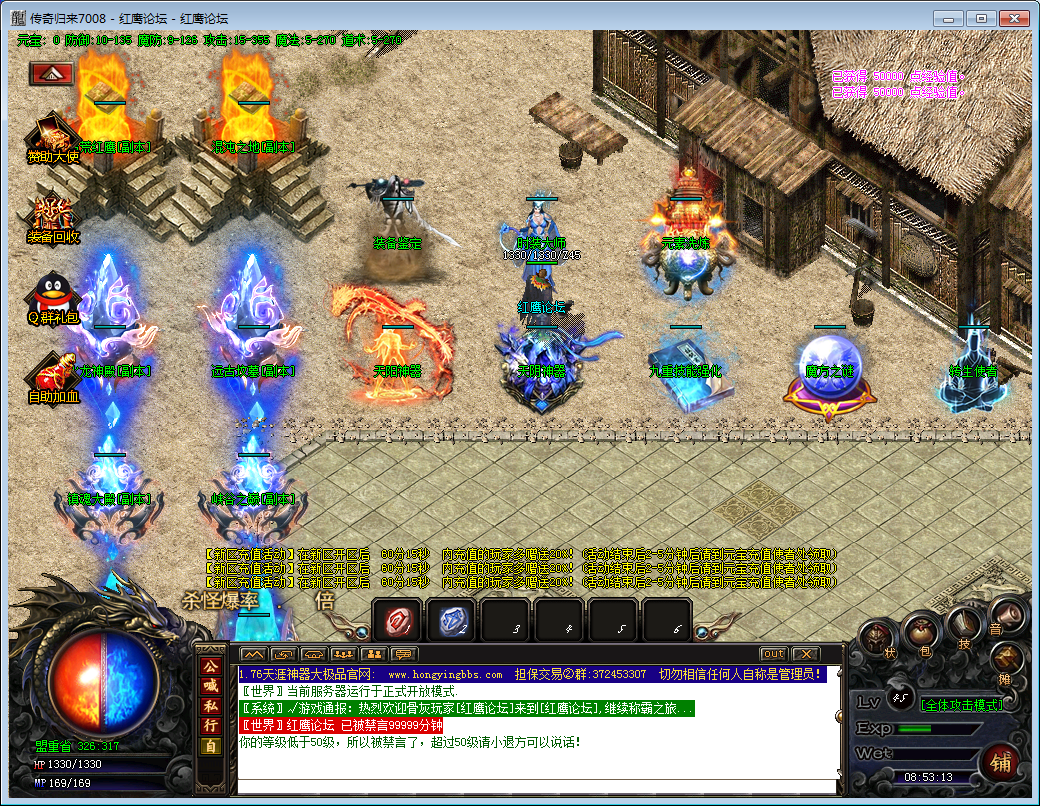Image resolution: width=1040 pixels, height=806 pixels.
Task: Close the chat panel with X button
Action: click(805, 654)
